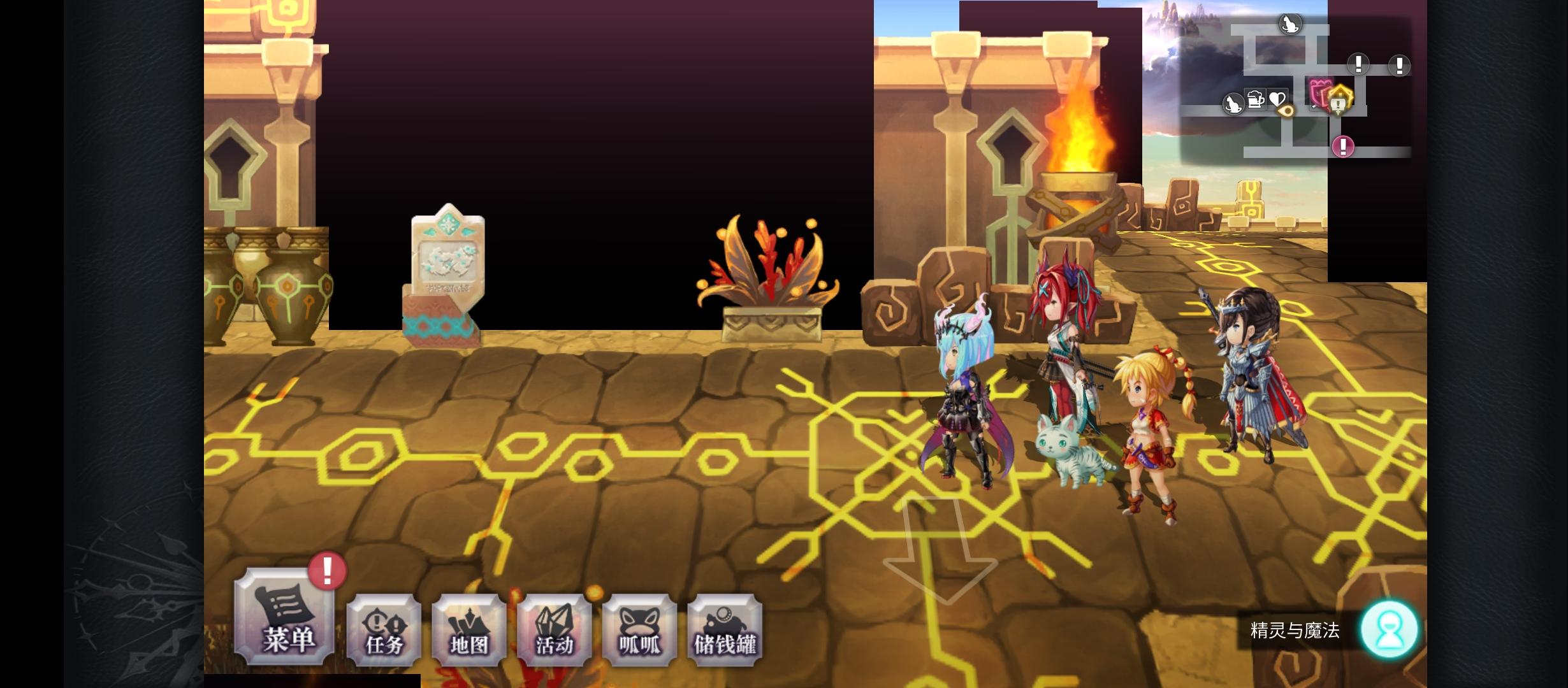Click a white exclamation marker on the minimap

click(x=1358, y=64)
